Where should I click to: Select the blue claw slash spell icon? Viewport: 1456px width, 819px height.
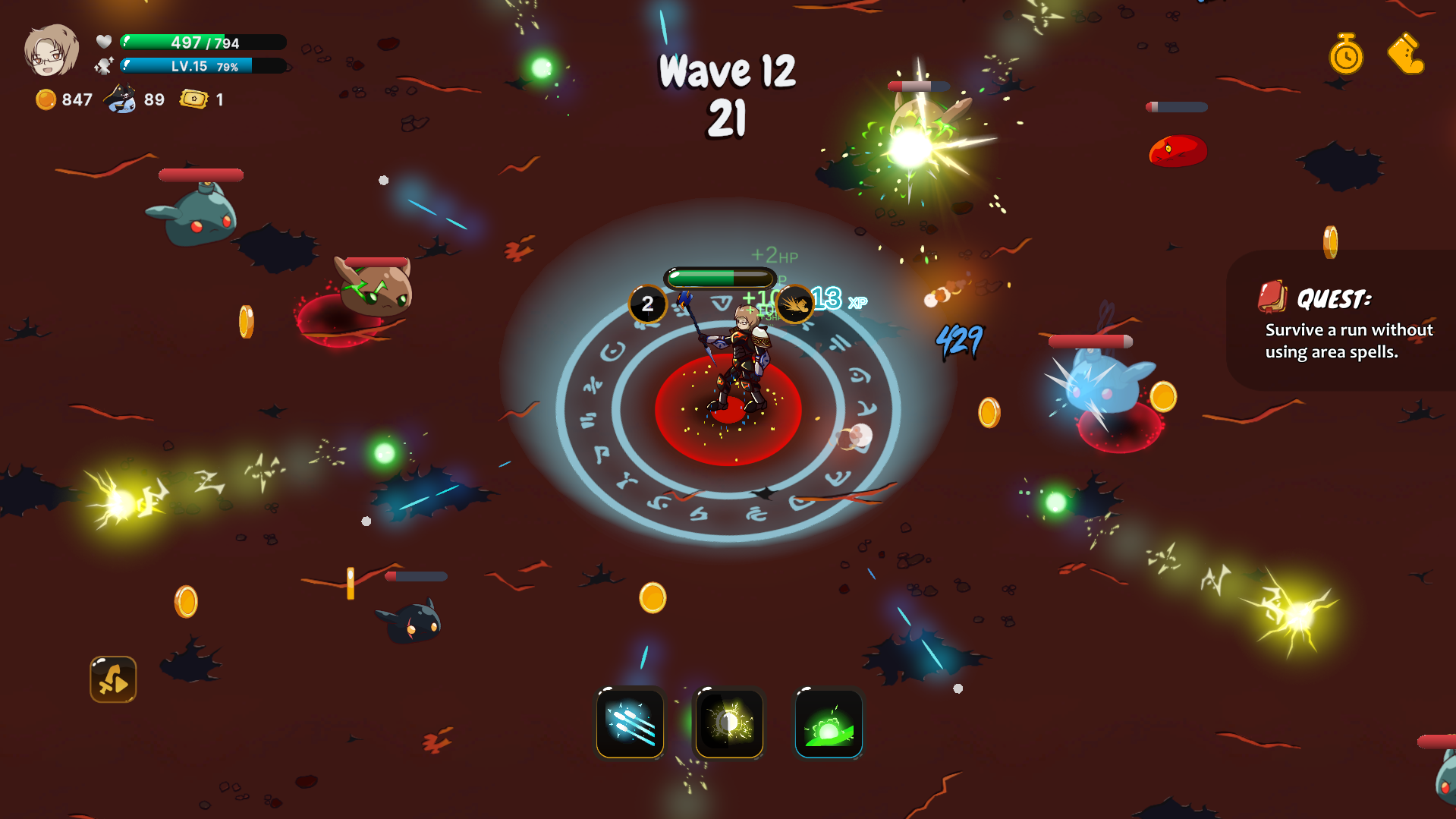coord(629,723)
